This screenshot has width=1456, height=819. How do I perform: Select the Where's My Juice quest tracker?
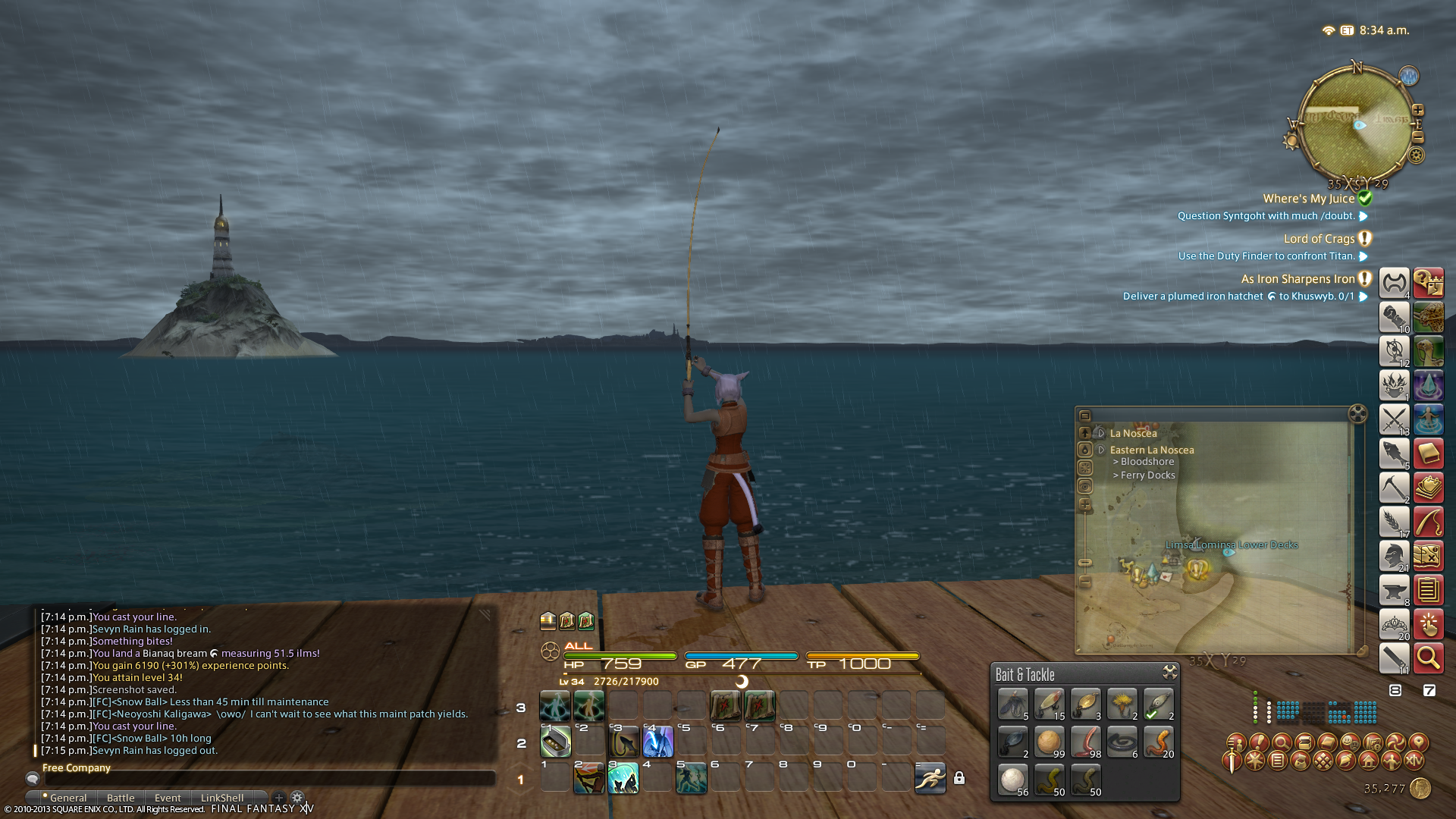1308,199
